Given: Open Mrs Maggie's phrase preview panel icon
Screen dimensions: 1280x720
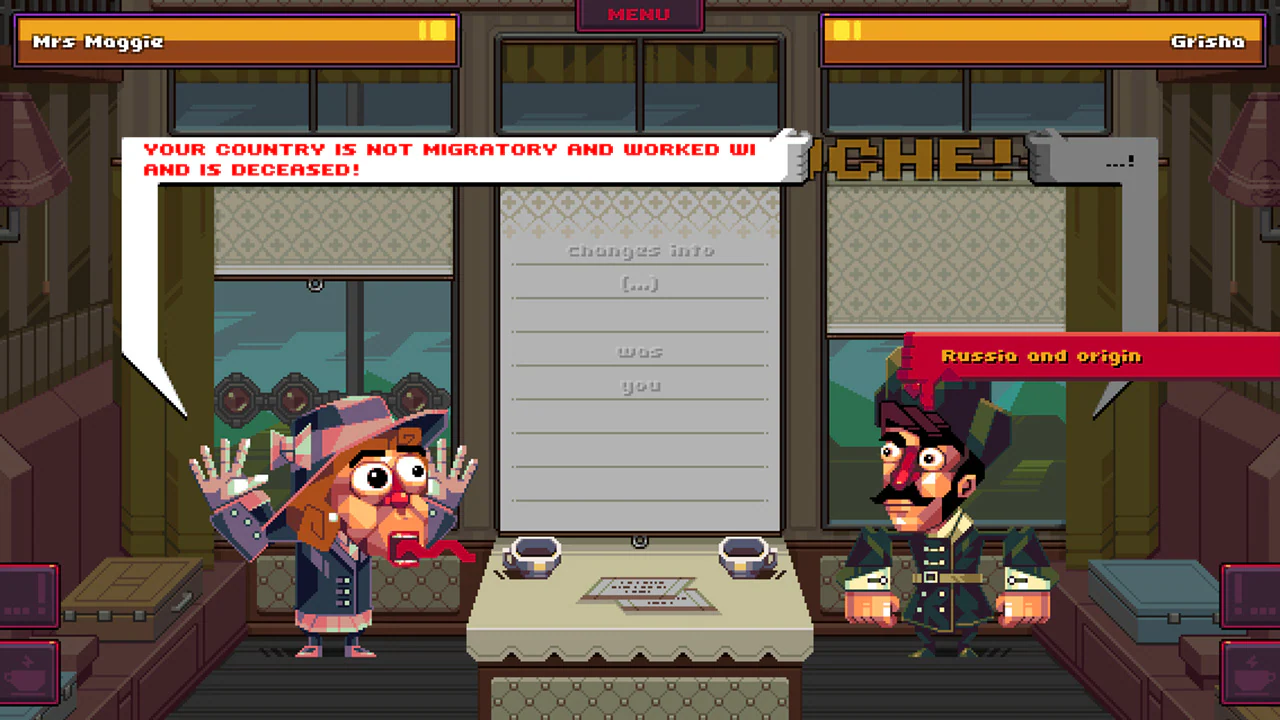Looking at the screenshot, I should click(27, 595).
